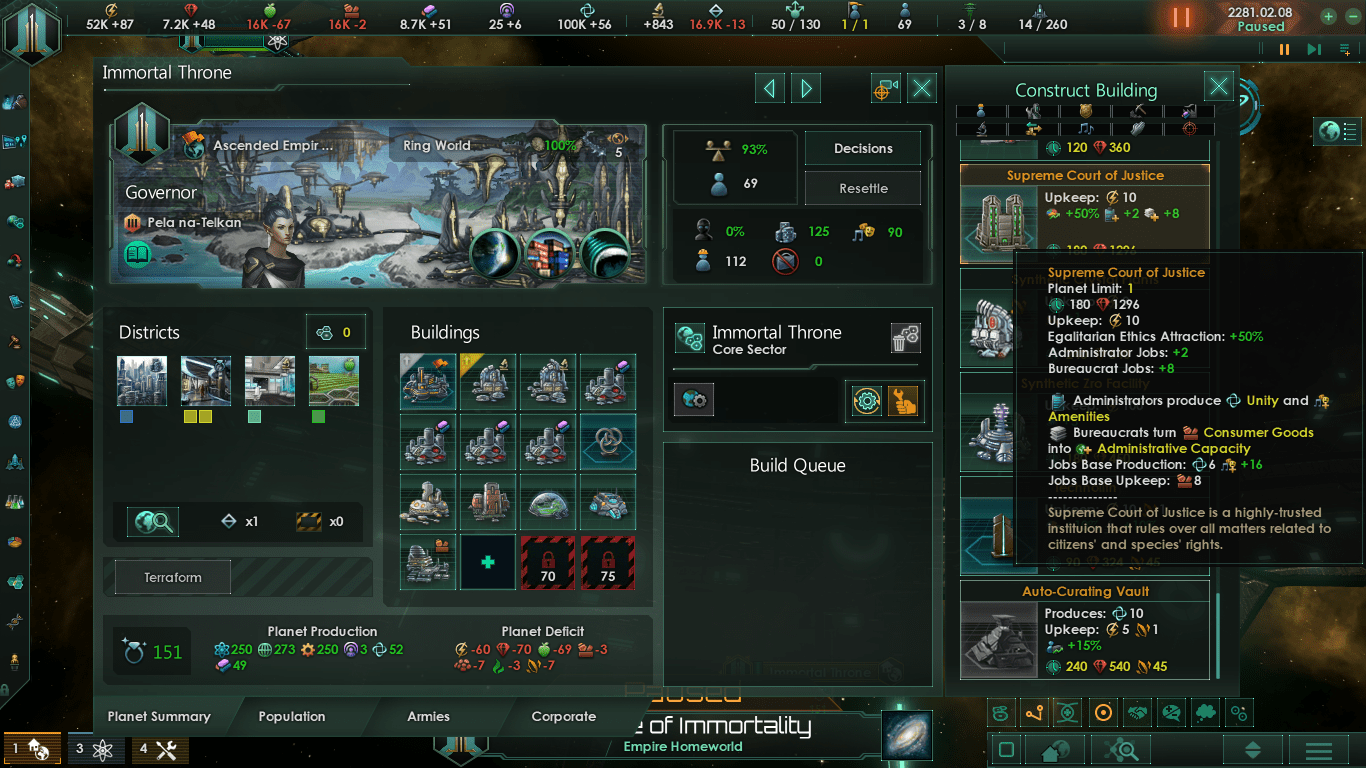Click the empty building slot with plus

[x=488, y=562]
